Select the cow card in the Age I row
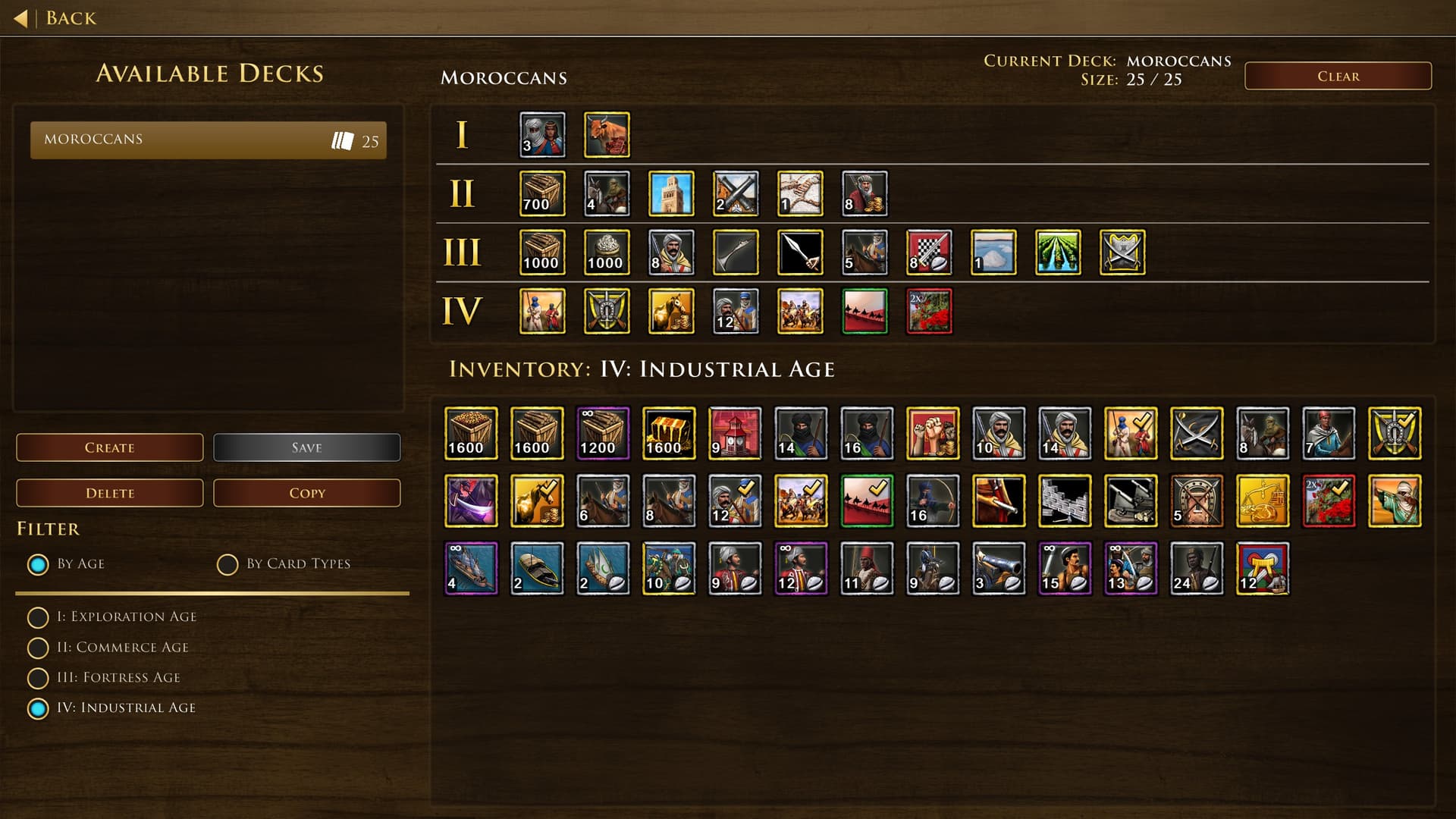1456x819 pixels. tap(607, 135)
